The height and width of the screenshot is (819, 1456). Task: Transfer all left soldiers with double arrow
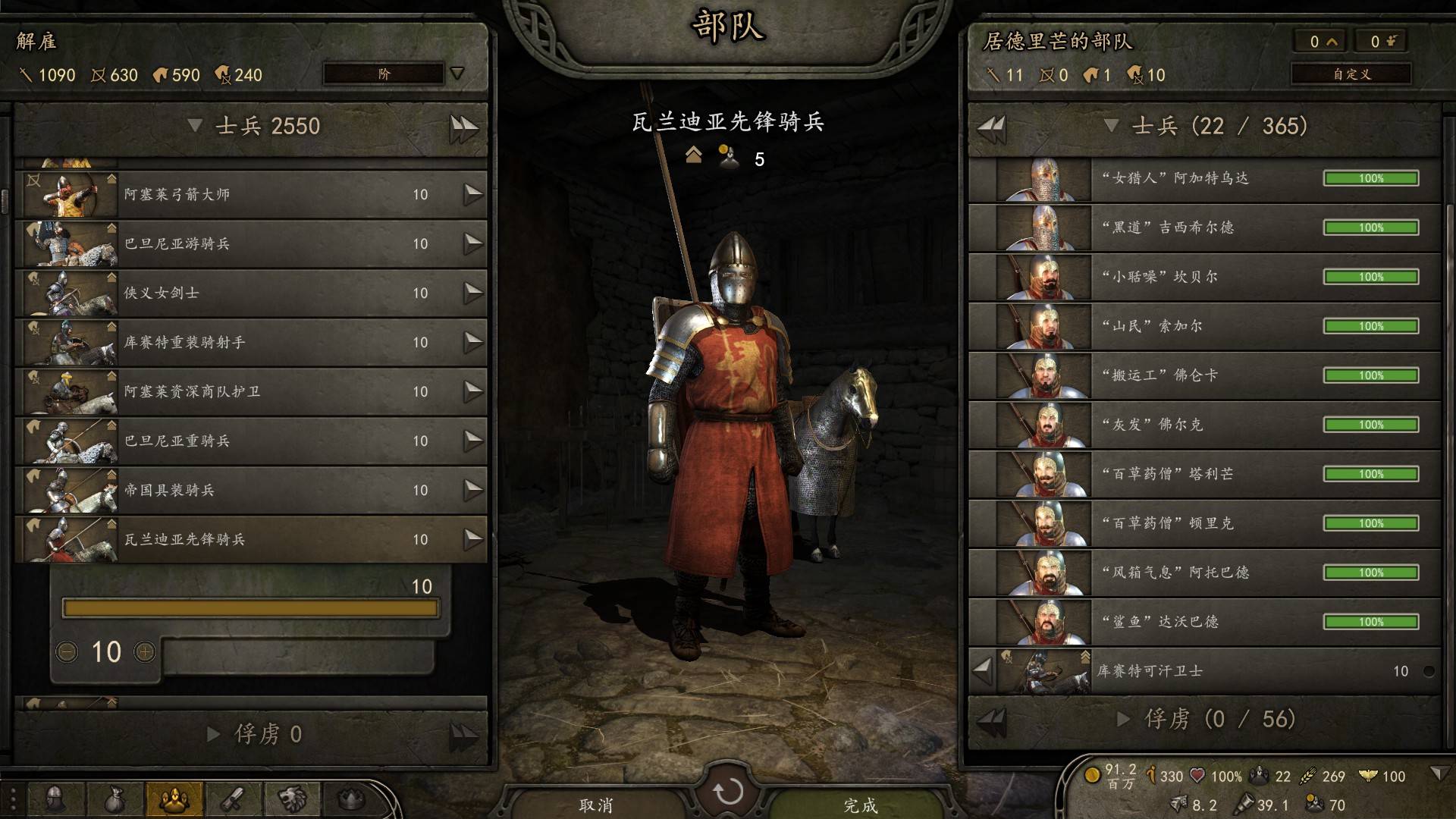463,127
